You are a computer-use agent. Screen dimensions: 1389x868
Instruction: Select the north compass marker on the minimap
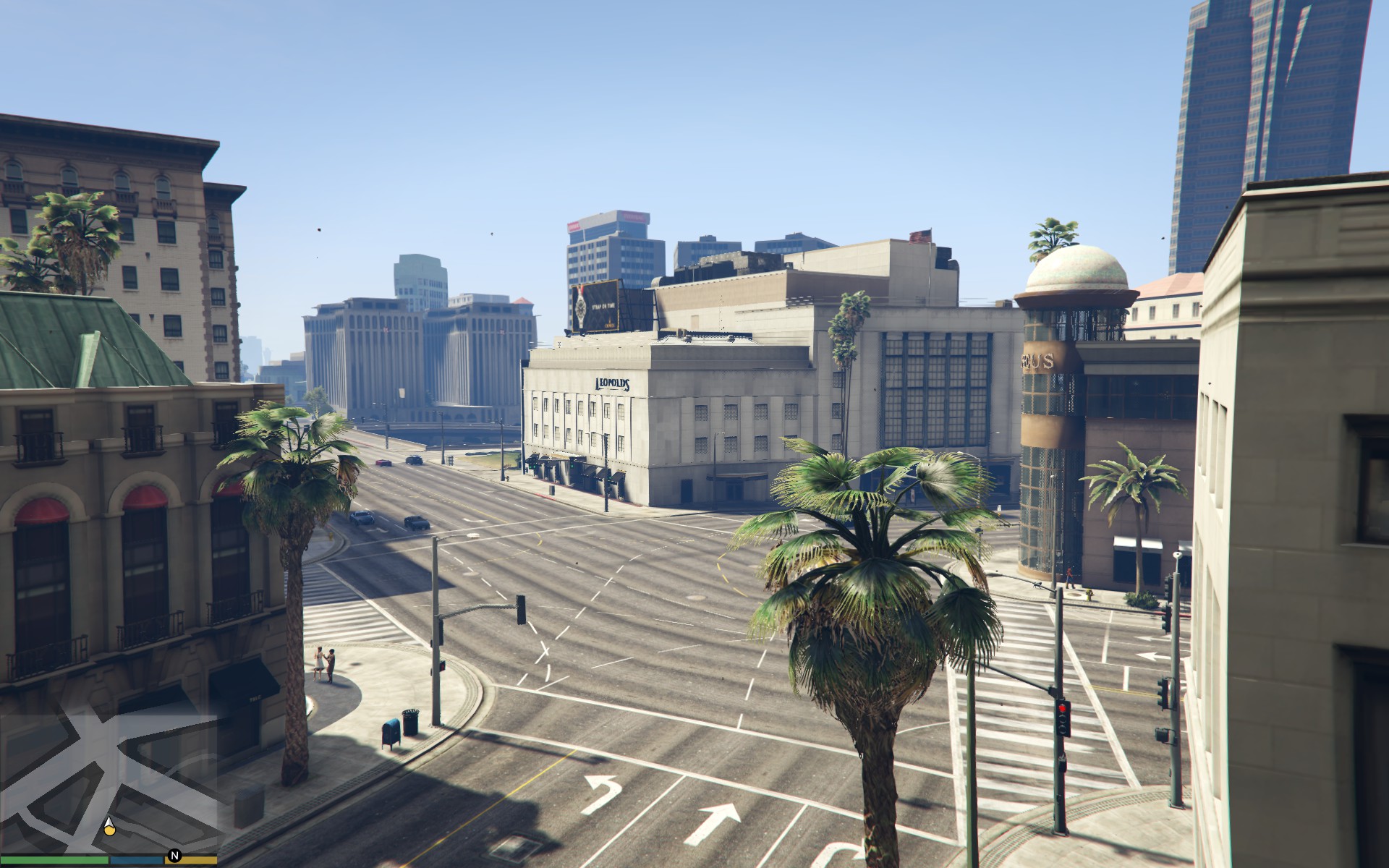pyautogui.click(x=174, y=856)
